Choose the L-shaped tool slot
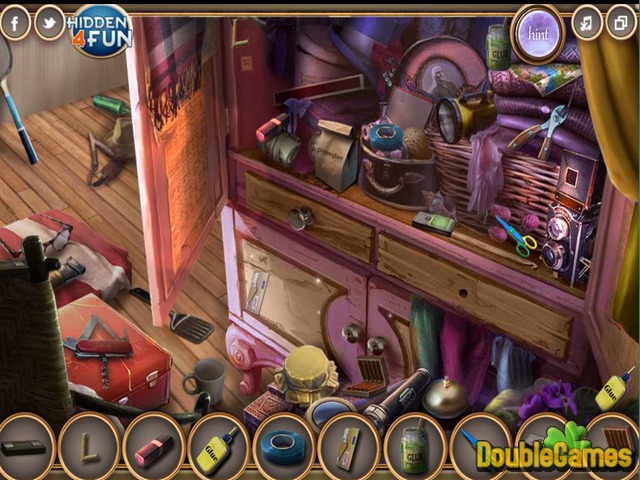 click(x=89, y=447)
